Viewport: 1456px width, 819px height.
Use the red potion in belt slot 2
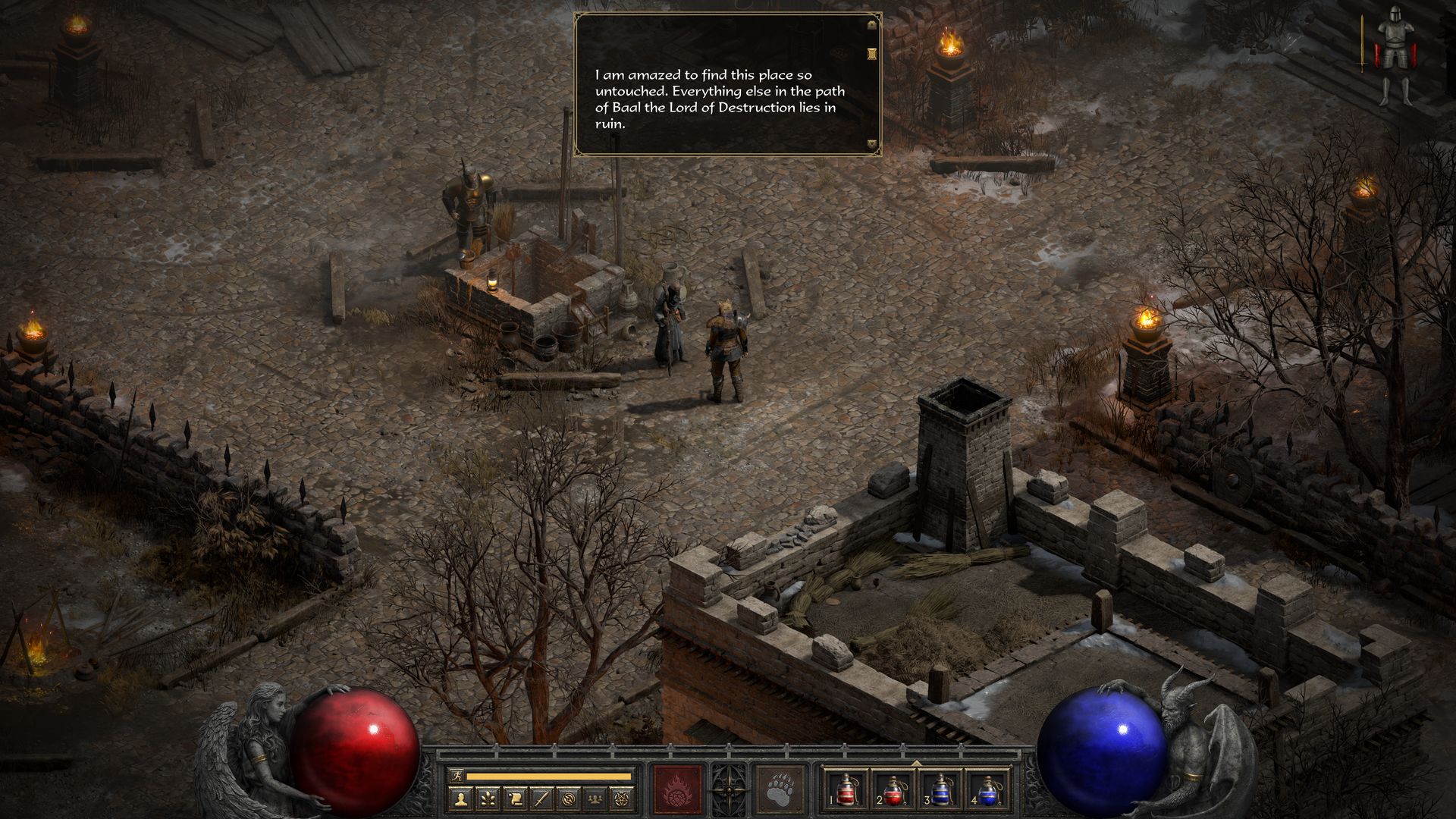tap(893, 790)
